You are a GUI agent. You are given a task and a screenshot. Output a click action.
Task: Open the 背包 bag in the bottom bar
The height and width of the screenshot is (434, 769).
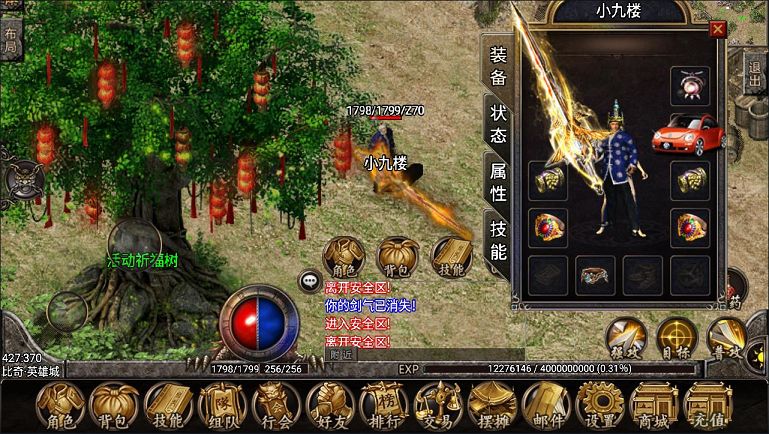tap(113, 406)
